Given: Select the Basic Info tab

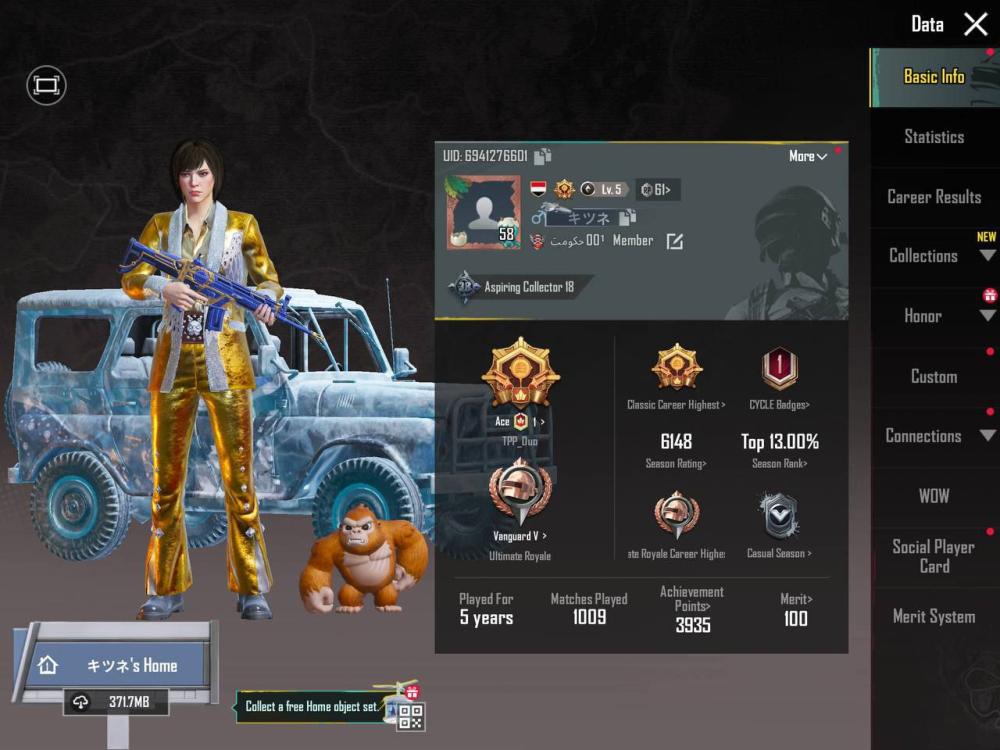Looking at the screenshot, I should pyautogui.click(x=934, y=77).
